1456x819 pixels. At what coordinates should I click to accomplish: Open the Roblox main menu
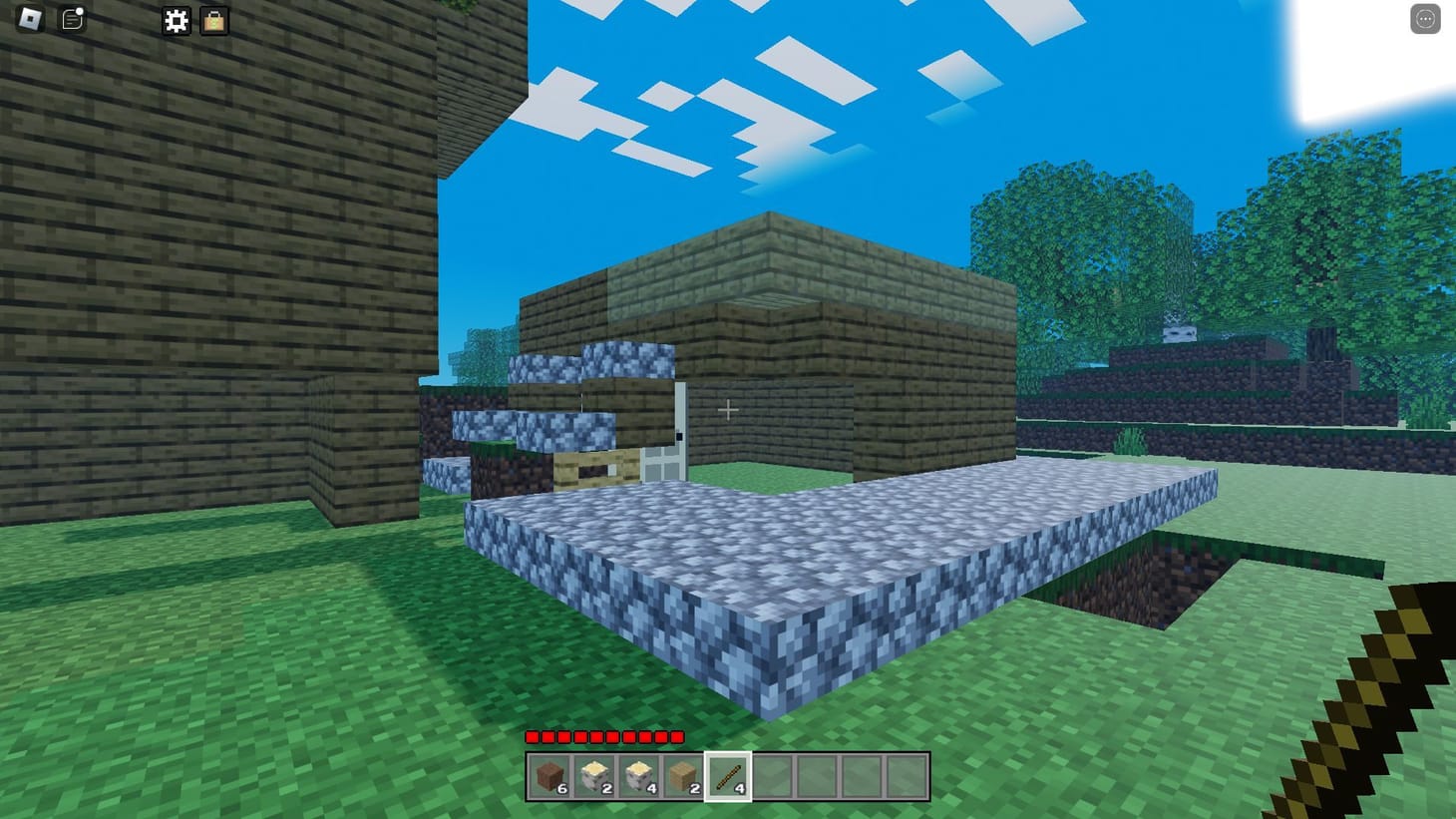27,18
